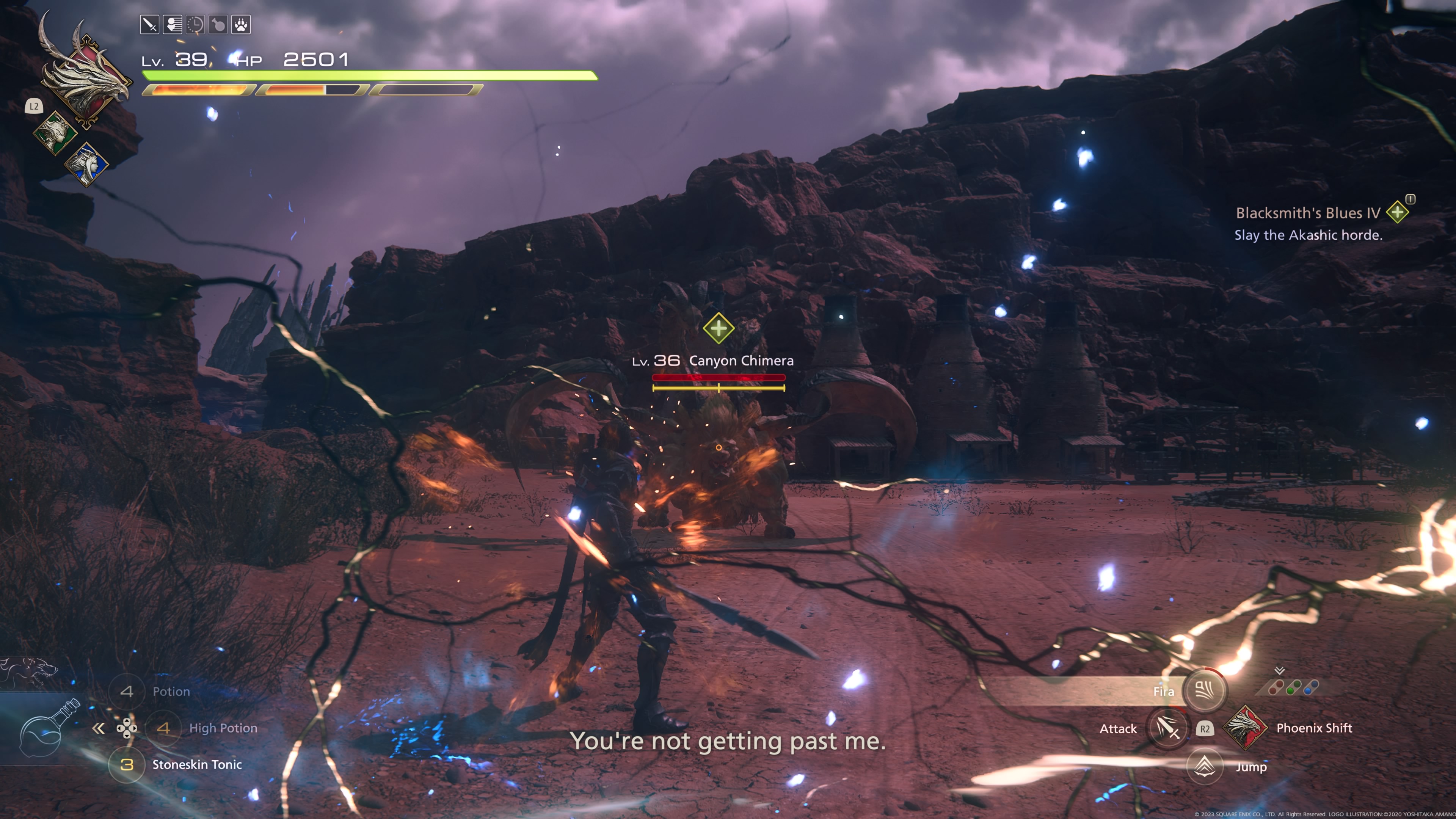Use the High Potion shortcut
Screen dimensions: 1456x819
[x=163, y=728]
